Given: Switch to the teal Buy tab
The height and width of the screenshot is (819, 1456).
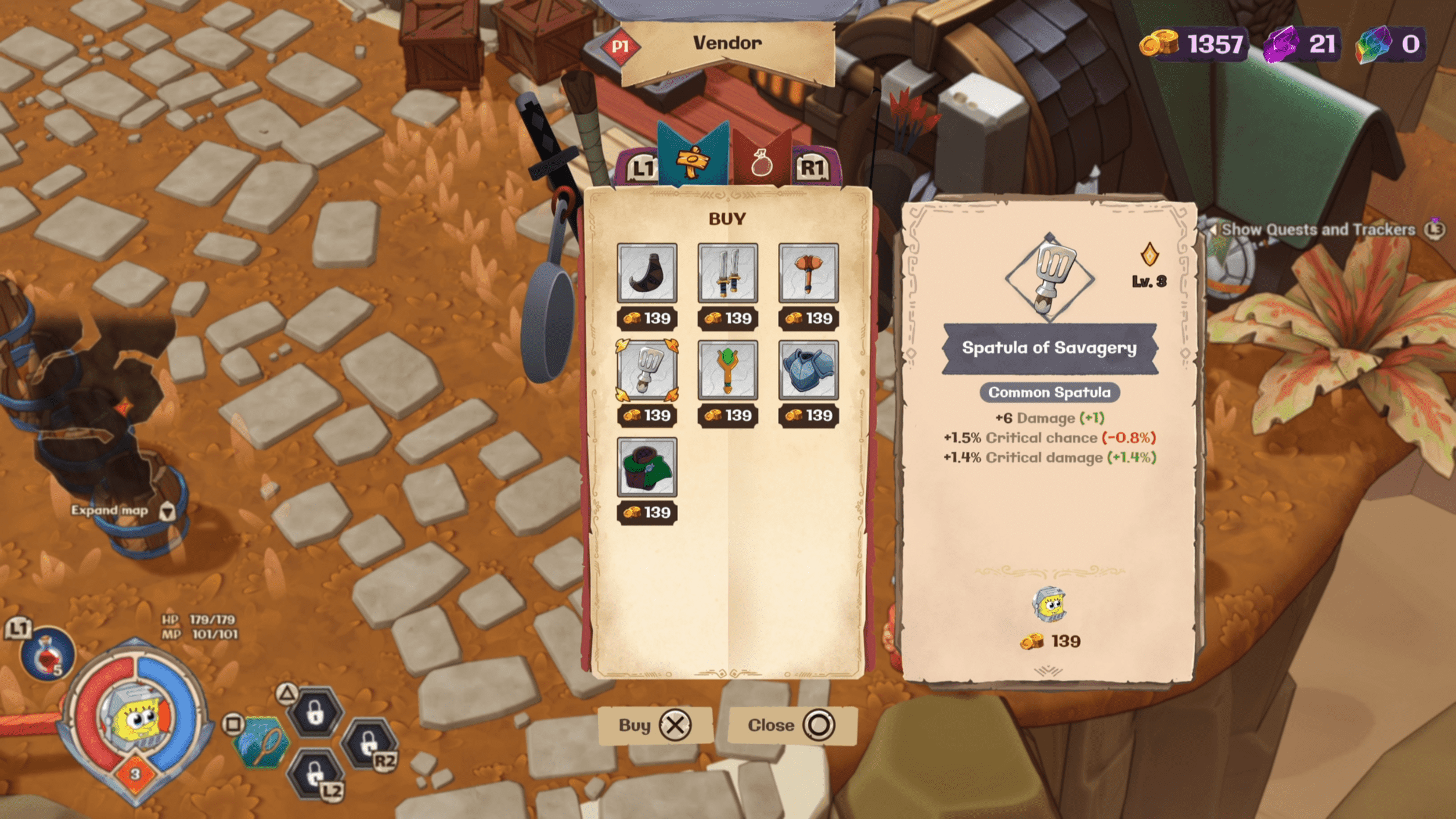Looking at the screenshot, I should click(x=693, y=158).
